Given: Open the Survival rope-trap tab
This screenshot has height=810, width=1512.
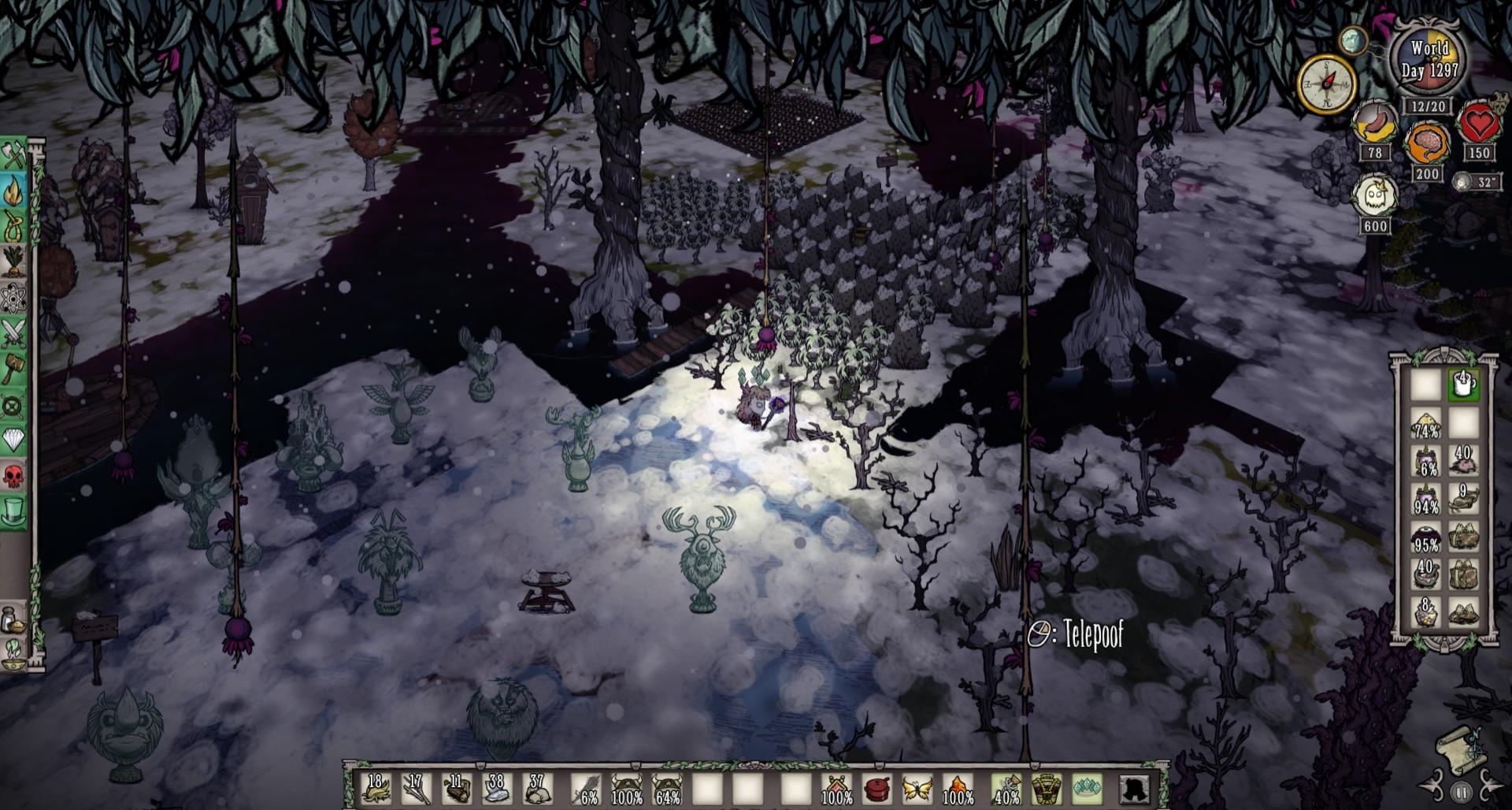Looking at the screenshot, I should (14, 227).
